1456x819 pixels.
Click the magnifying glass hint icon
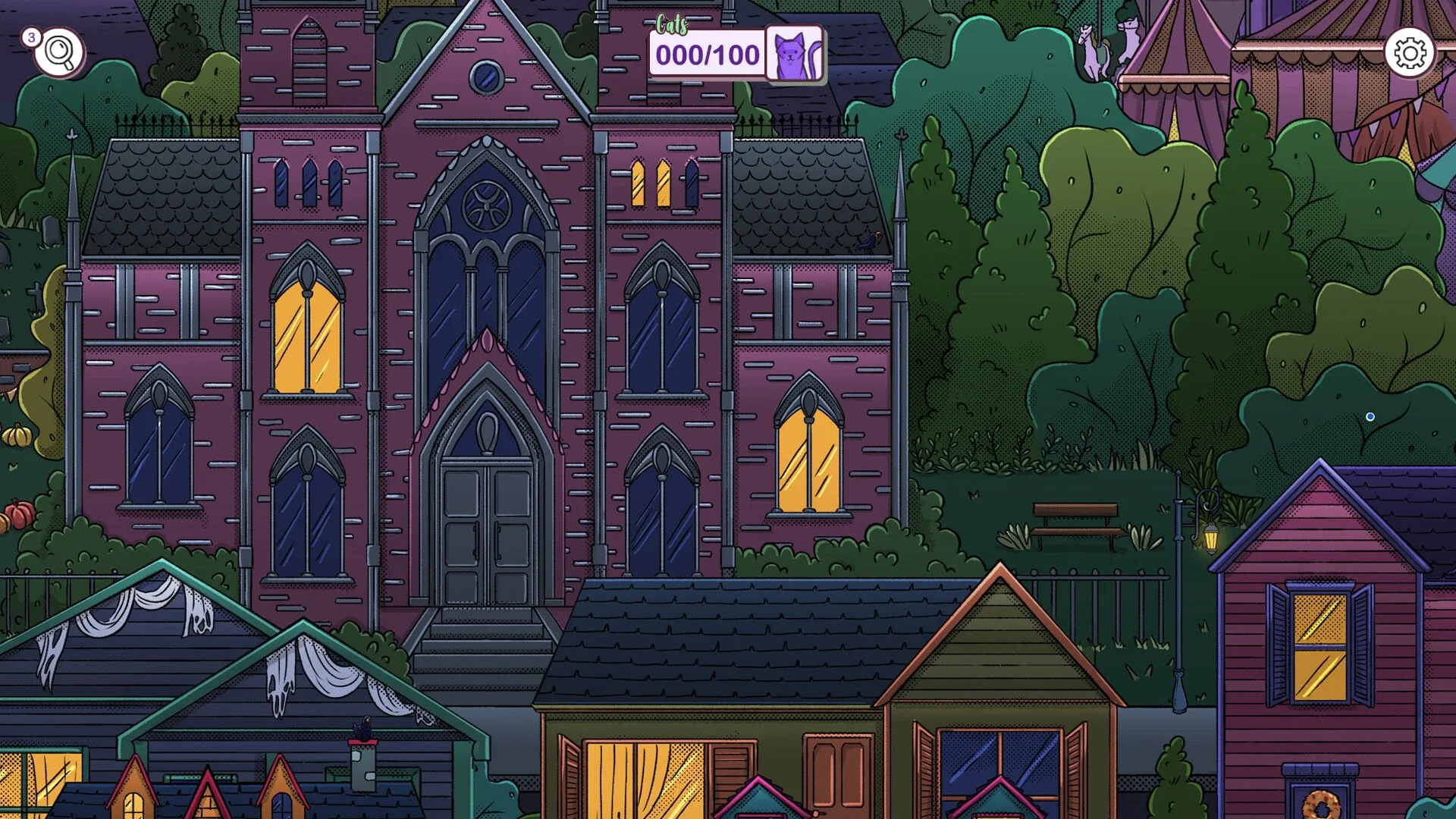58,52
